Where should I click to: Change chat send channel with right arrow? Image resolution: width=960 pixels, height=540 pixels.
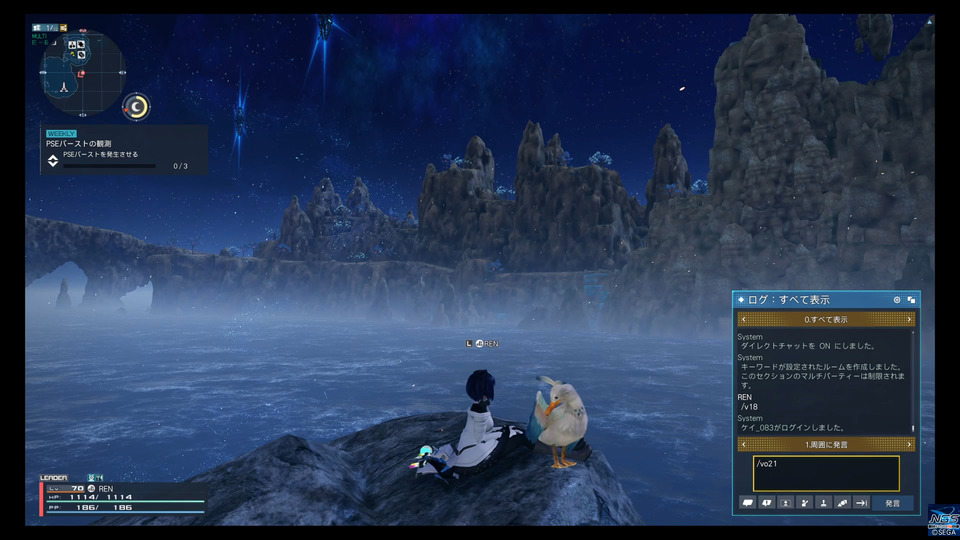click(909, 444)
